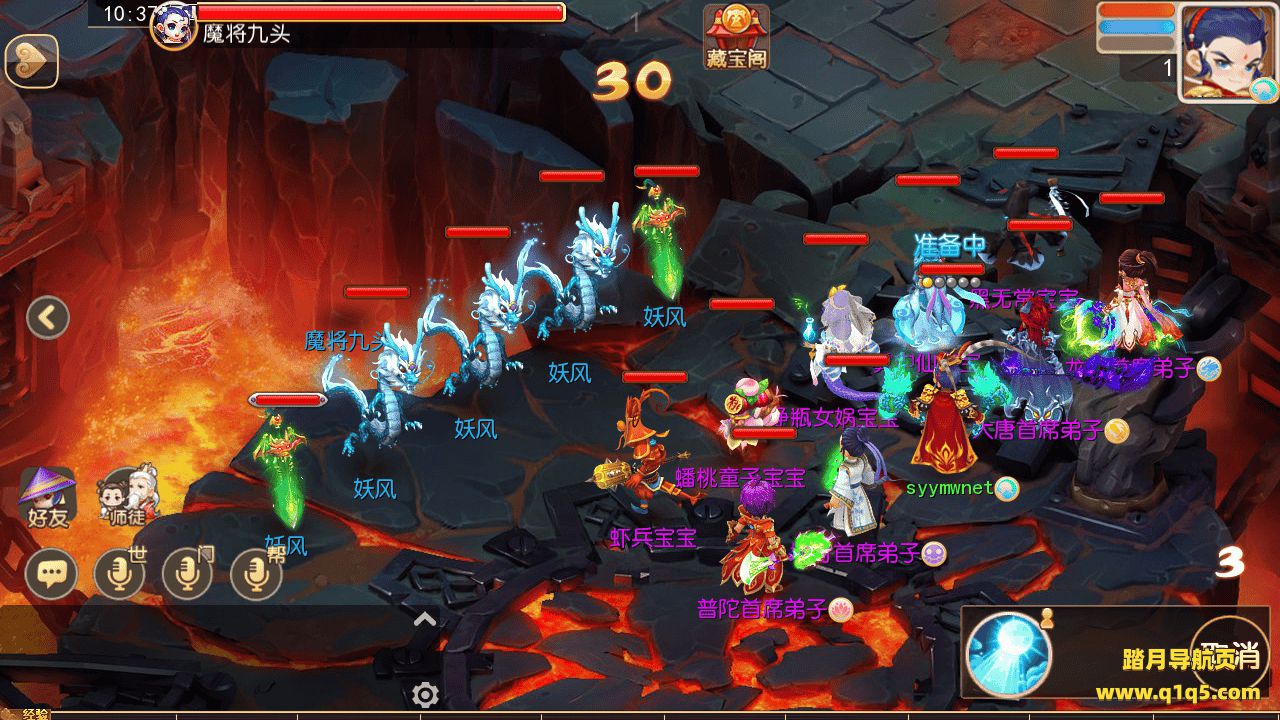The width and height of the screenshot is (1280, 720).
Task: Activate the 帮 guild voice microphone
Action: pyautogui.click(x=256, y=573)
